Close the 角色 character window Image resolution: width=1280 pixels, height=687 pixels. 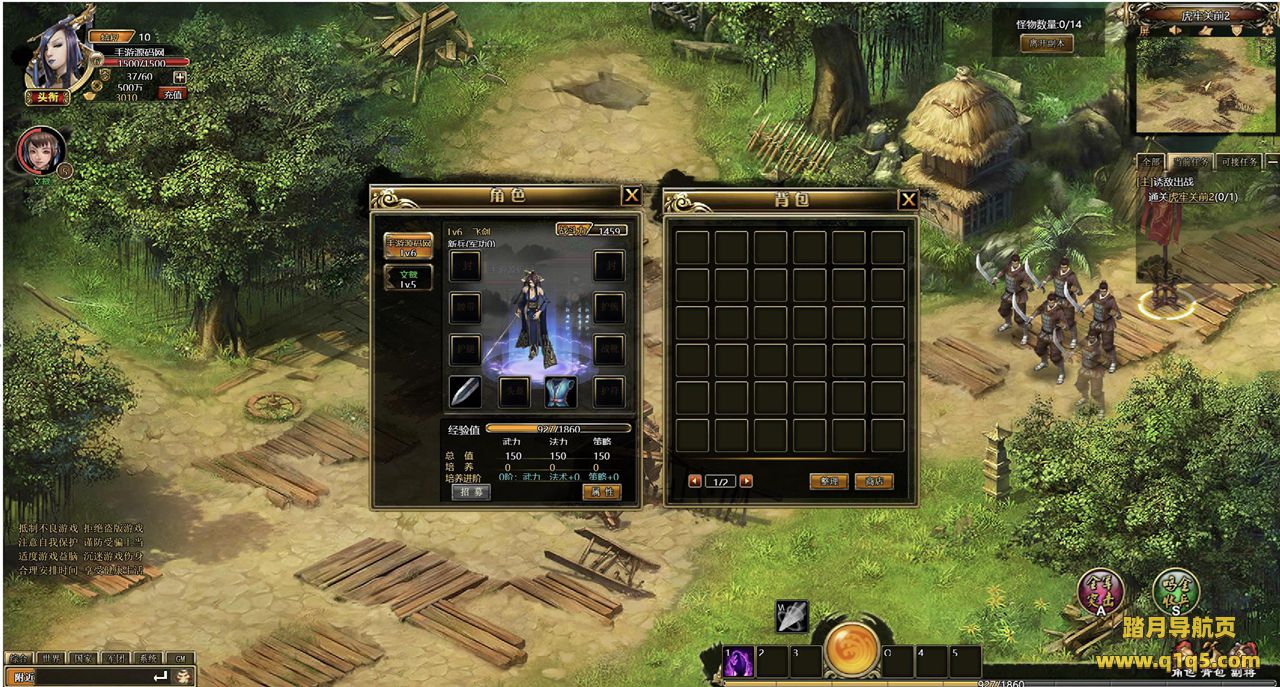click(631, 196)
